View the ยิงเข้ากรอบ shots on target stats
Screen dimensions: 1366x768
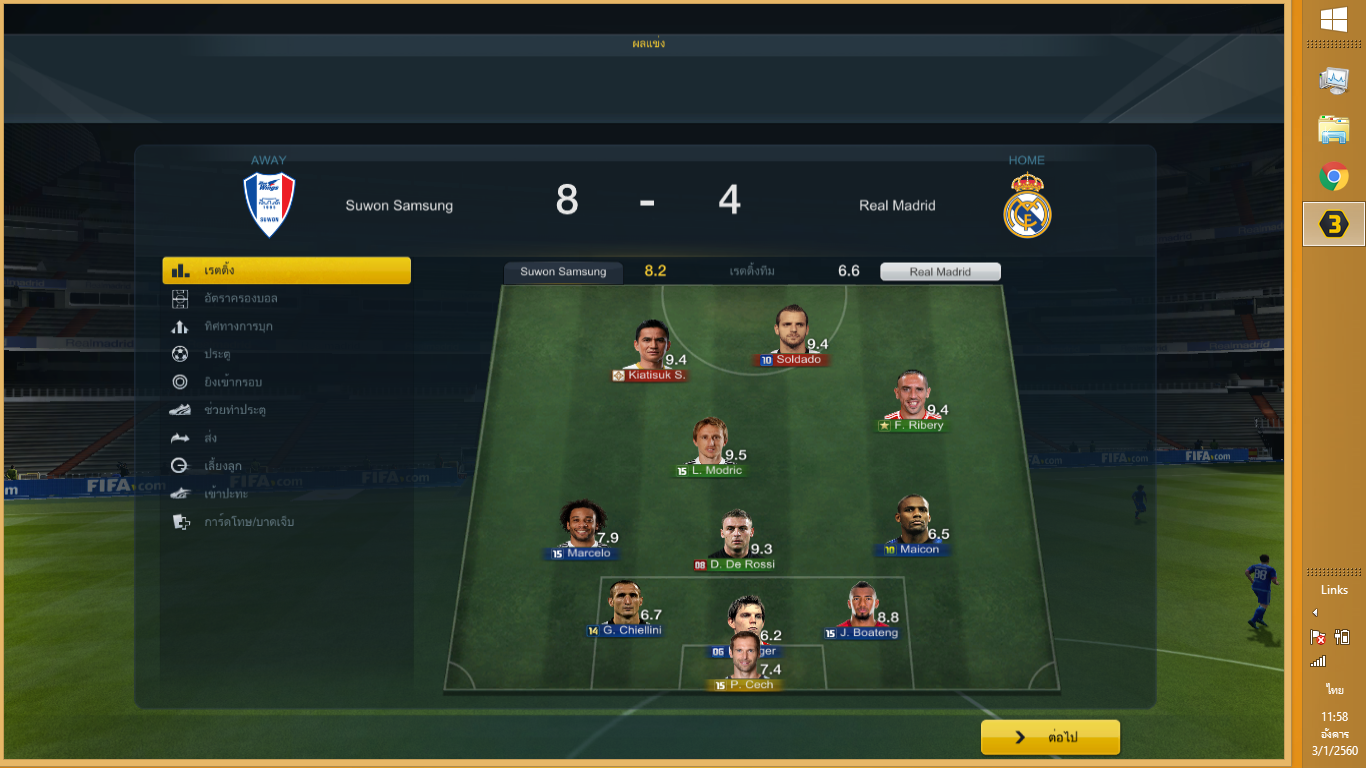[232, 382]
